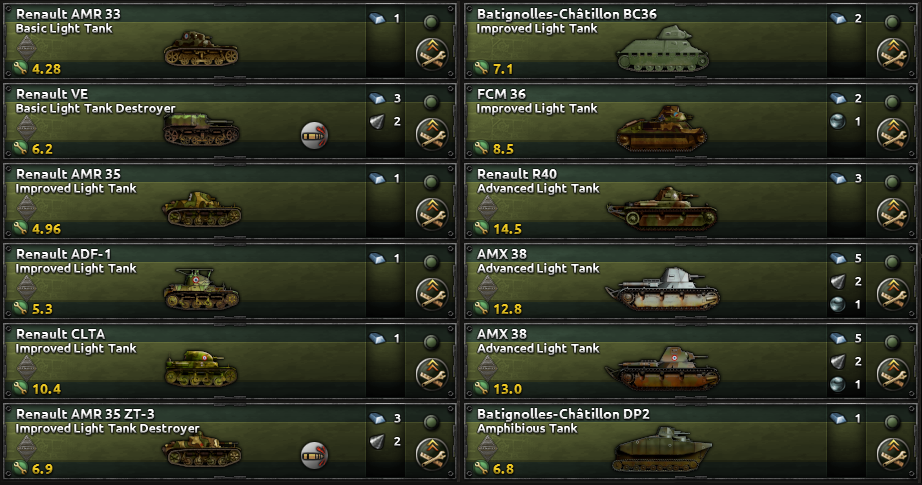Pick the Renault R40 advanced light tank
This screenshot has width=922, height=485.
650,202
